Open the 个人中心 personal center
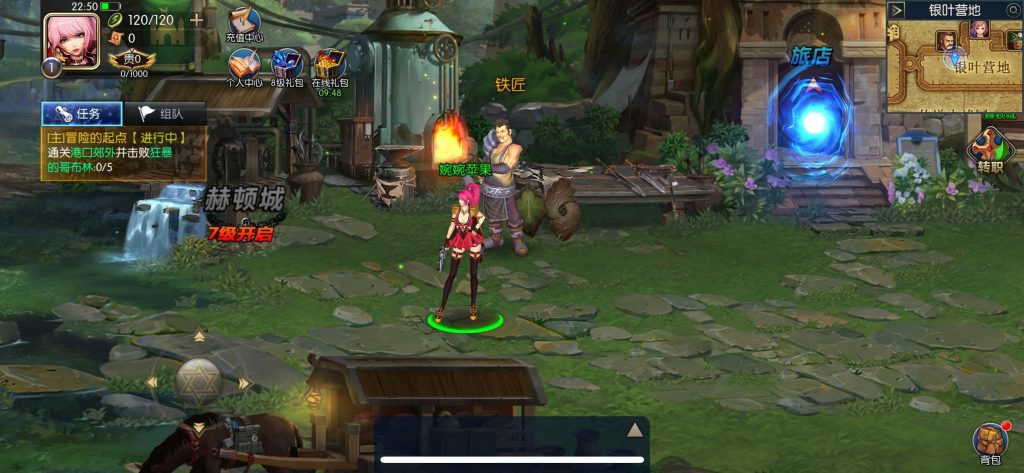 (244, 66)
